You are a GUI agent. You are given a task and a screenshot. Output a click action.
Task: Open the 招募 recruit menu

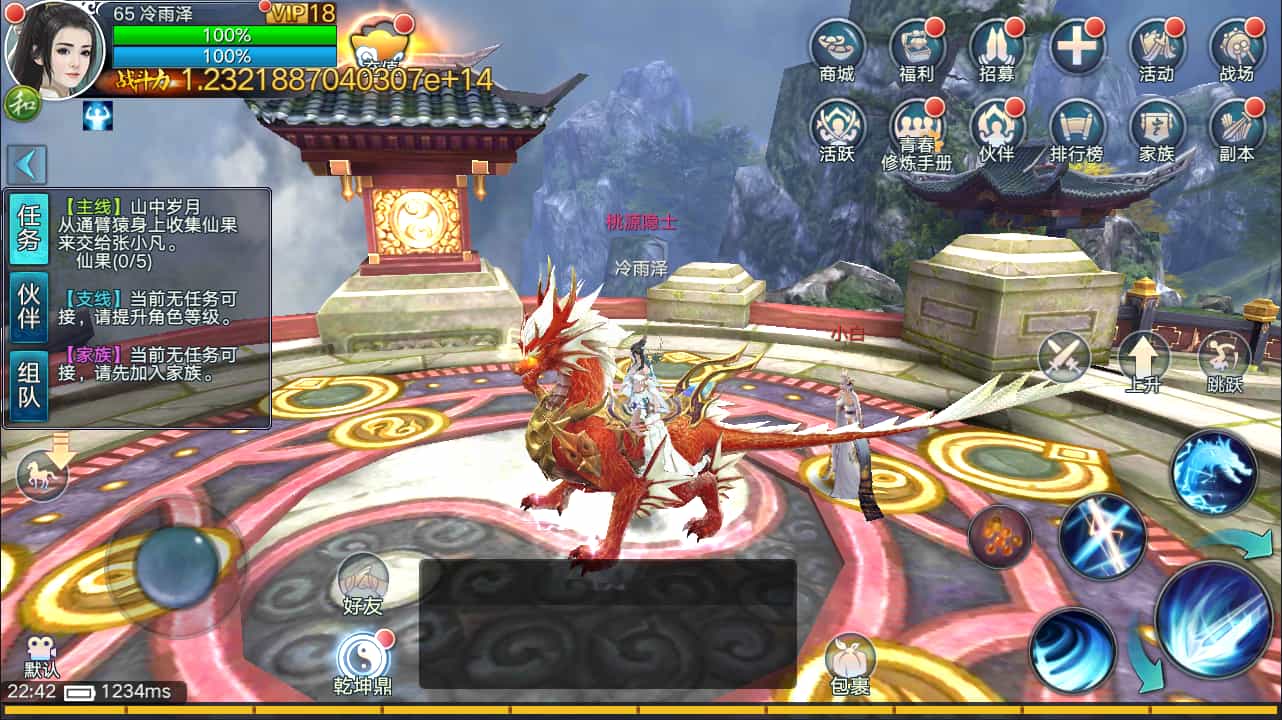point(997,48)
